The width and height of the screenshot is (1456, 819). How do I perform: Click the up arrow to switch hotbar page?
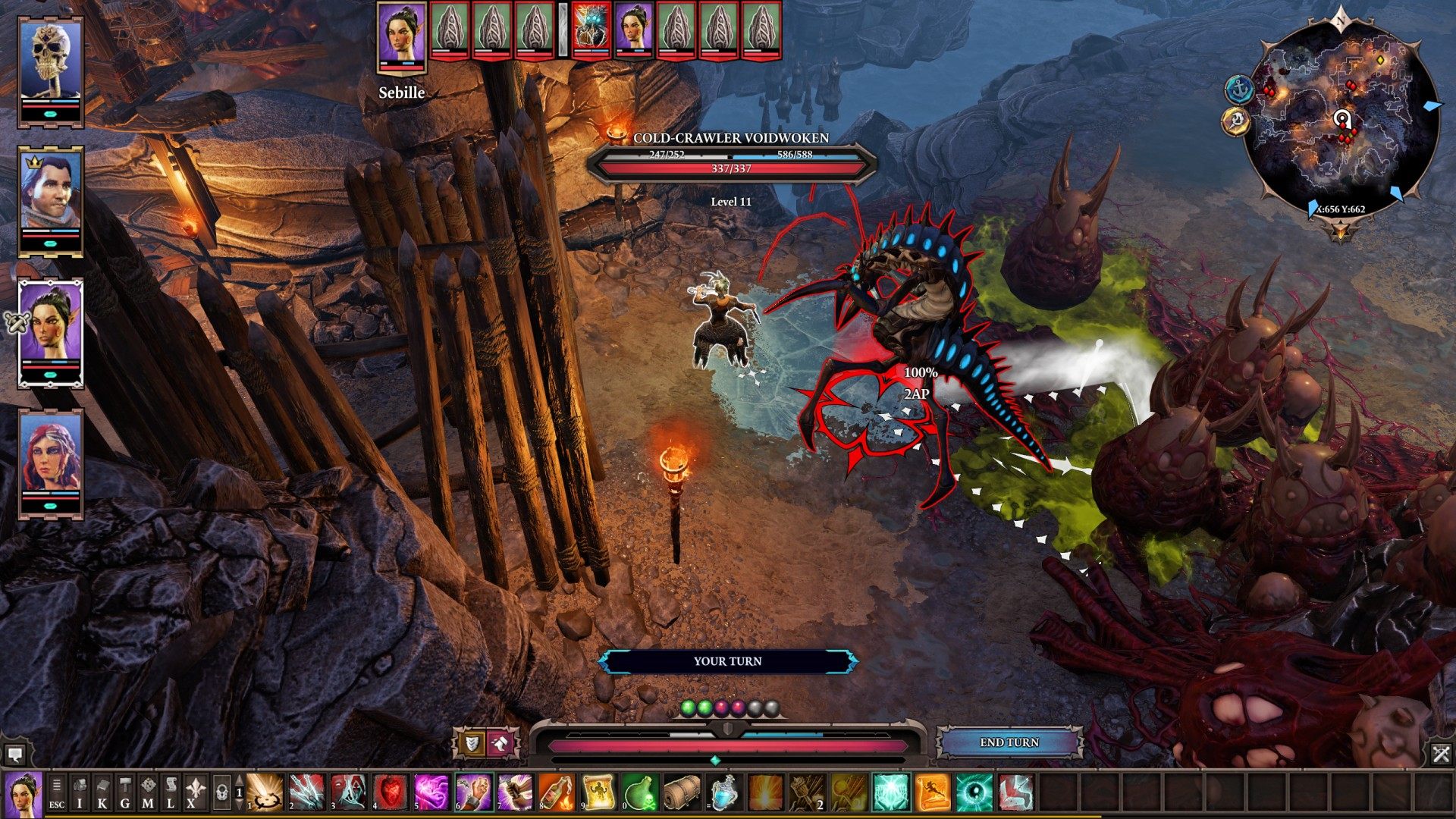tap(239, 780)
